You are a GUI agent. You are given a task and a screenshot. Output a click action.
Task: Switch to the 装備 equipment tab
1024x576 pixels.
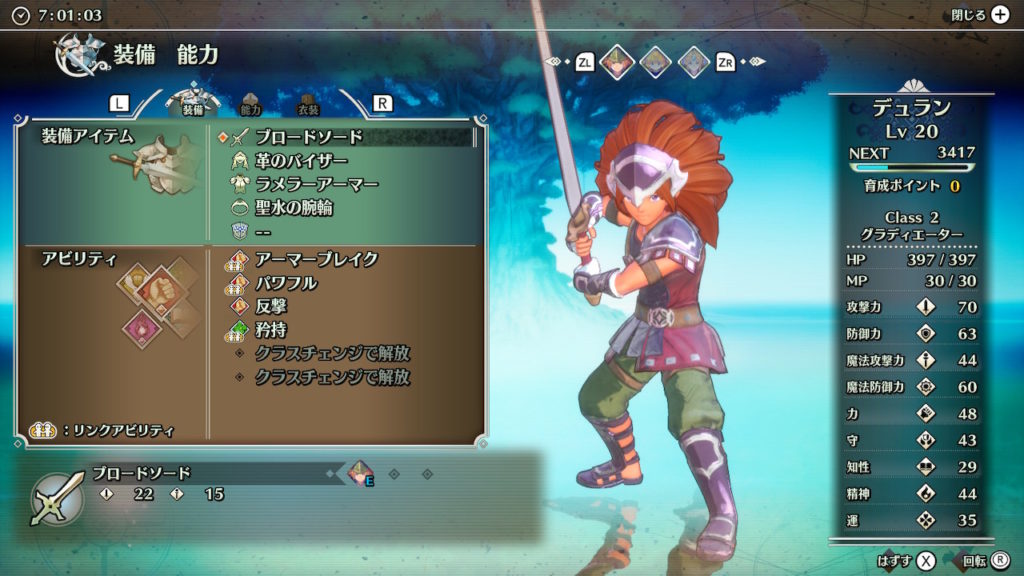[192, 102]
